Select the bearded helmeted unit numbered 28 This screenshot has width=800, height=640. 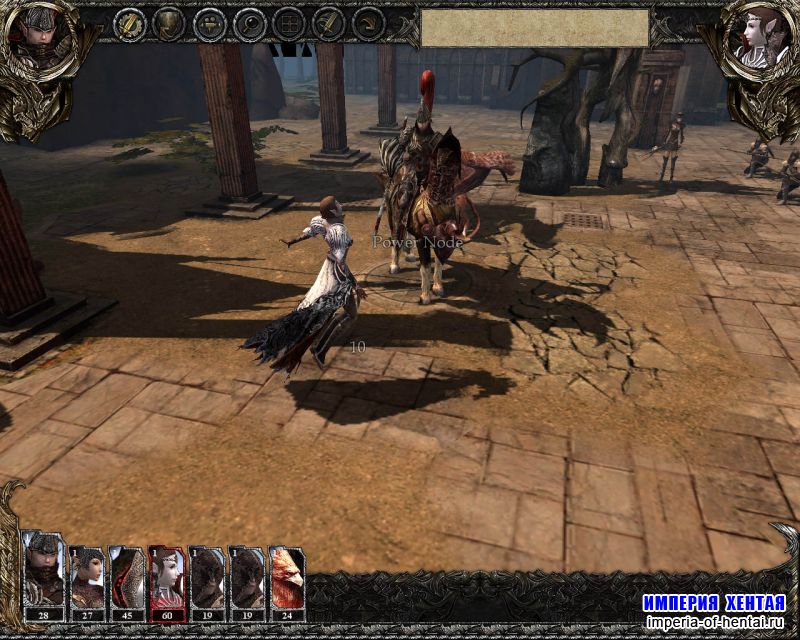44,577
